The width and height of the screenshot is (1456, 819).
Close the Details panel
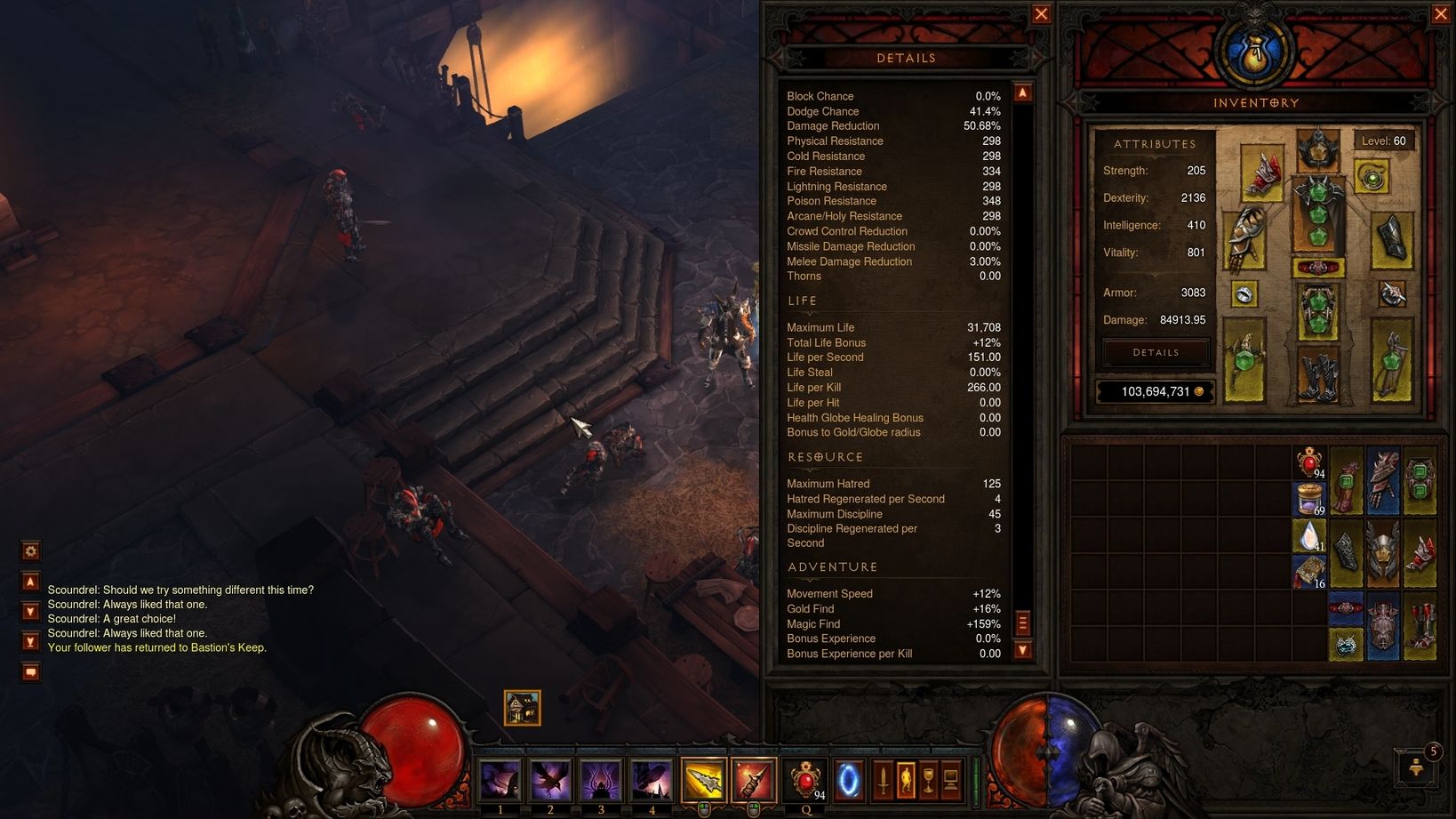pyautogui.click(x=1041, y=14)
